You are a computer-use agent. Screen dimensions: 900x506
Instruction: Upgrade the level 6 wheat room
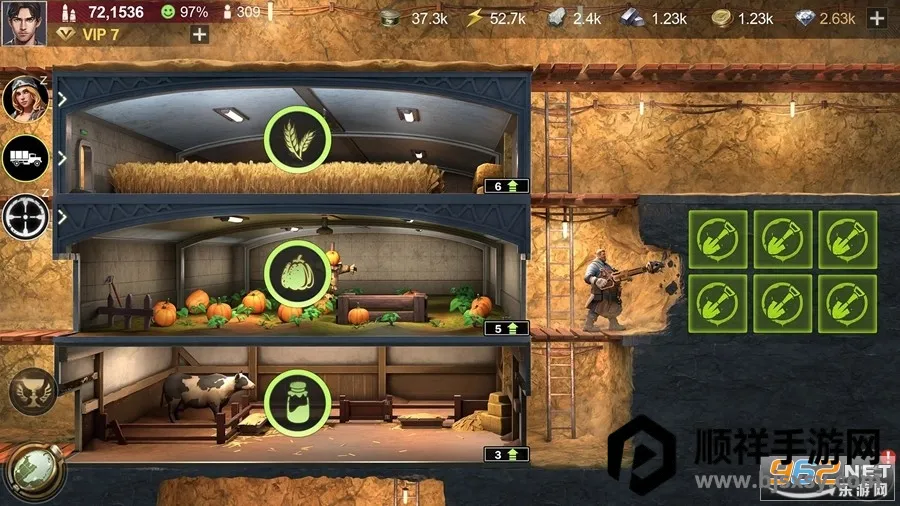[506, 186]
